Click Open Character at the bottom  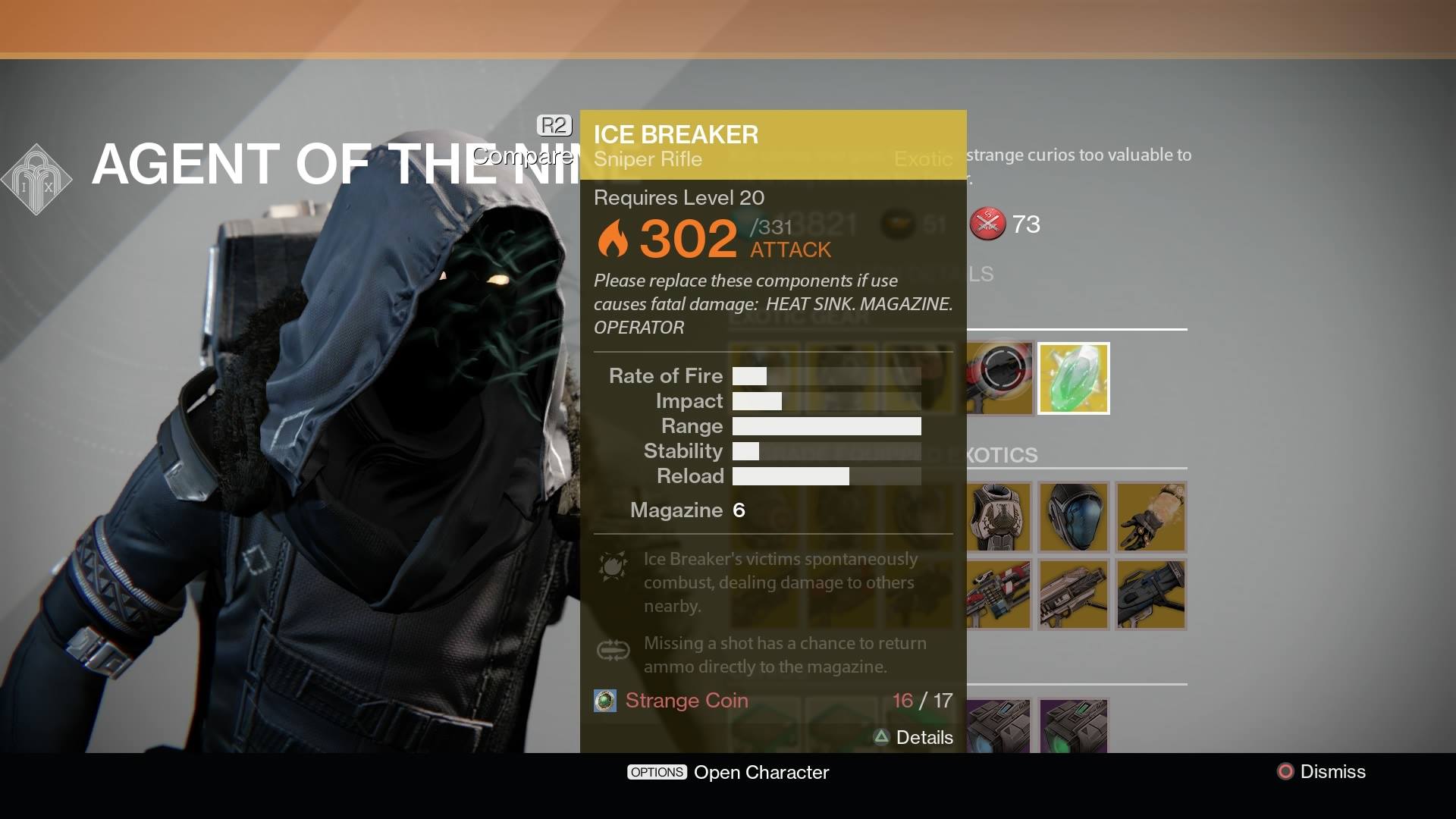(761, 772)
